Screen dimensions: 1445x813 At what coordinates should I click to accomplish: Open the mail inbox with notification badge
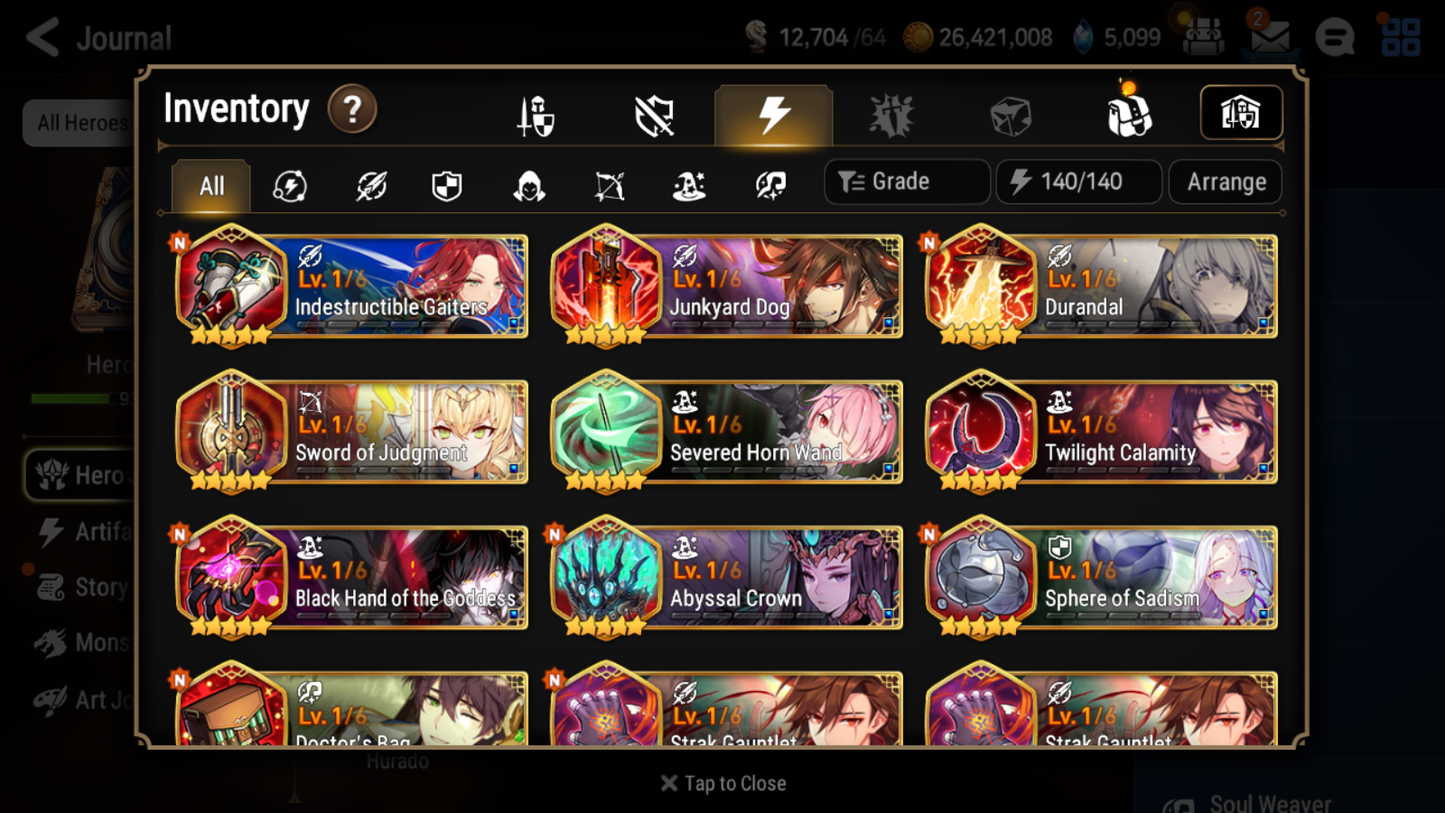tap(1269, 36)
